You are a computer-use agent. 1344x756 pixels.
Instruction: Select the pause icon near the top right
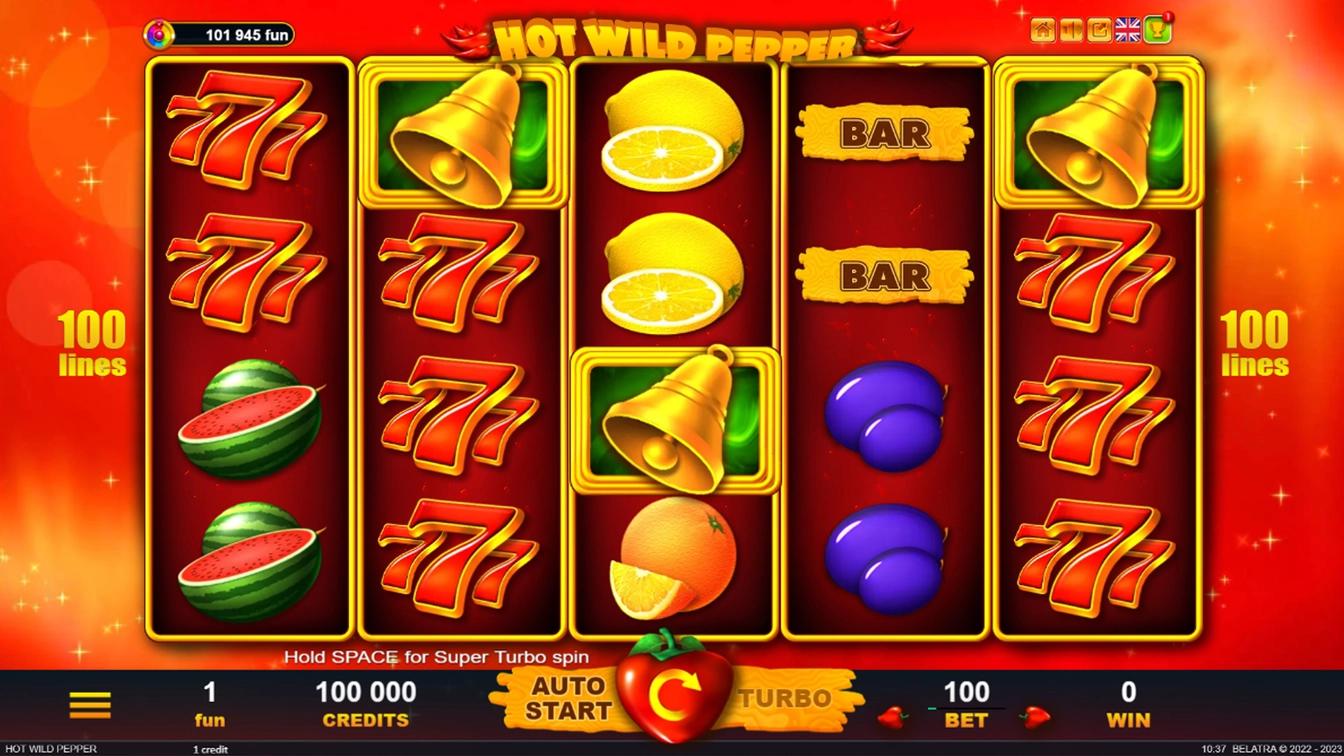(1070, 30)
